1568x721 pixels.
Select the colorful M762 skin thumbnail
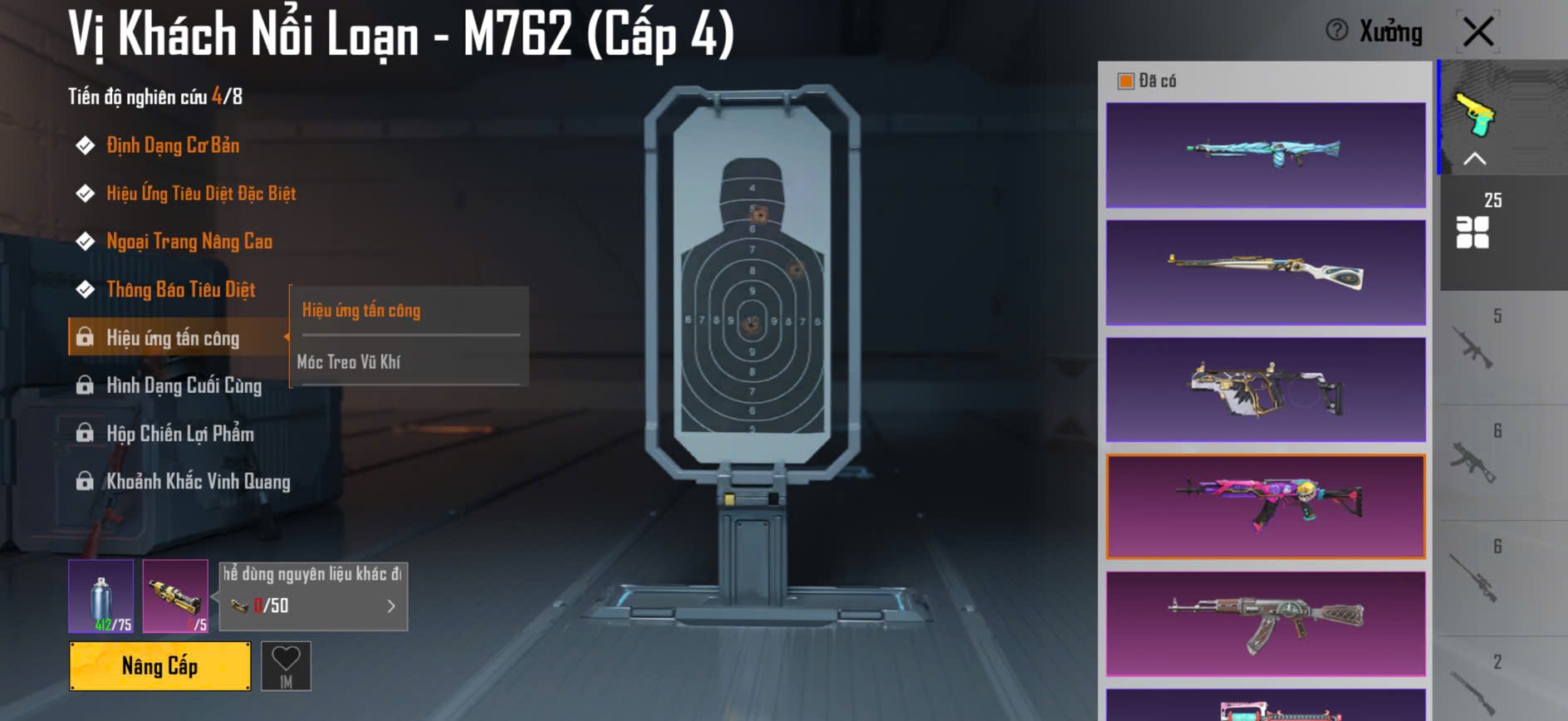[1265, 506]
